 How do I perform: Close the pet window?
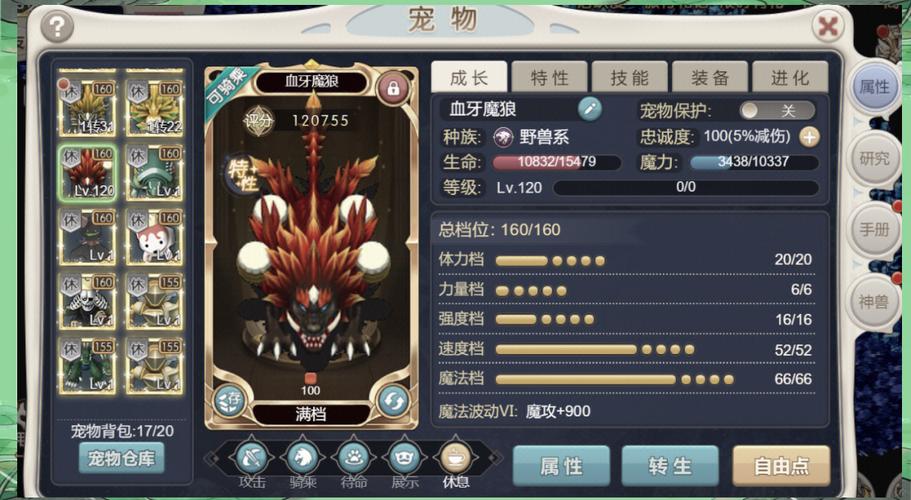pyautogui.click(x=828, y=25)
